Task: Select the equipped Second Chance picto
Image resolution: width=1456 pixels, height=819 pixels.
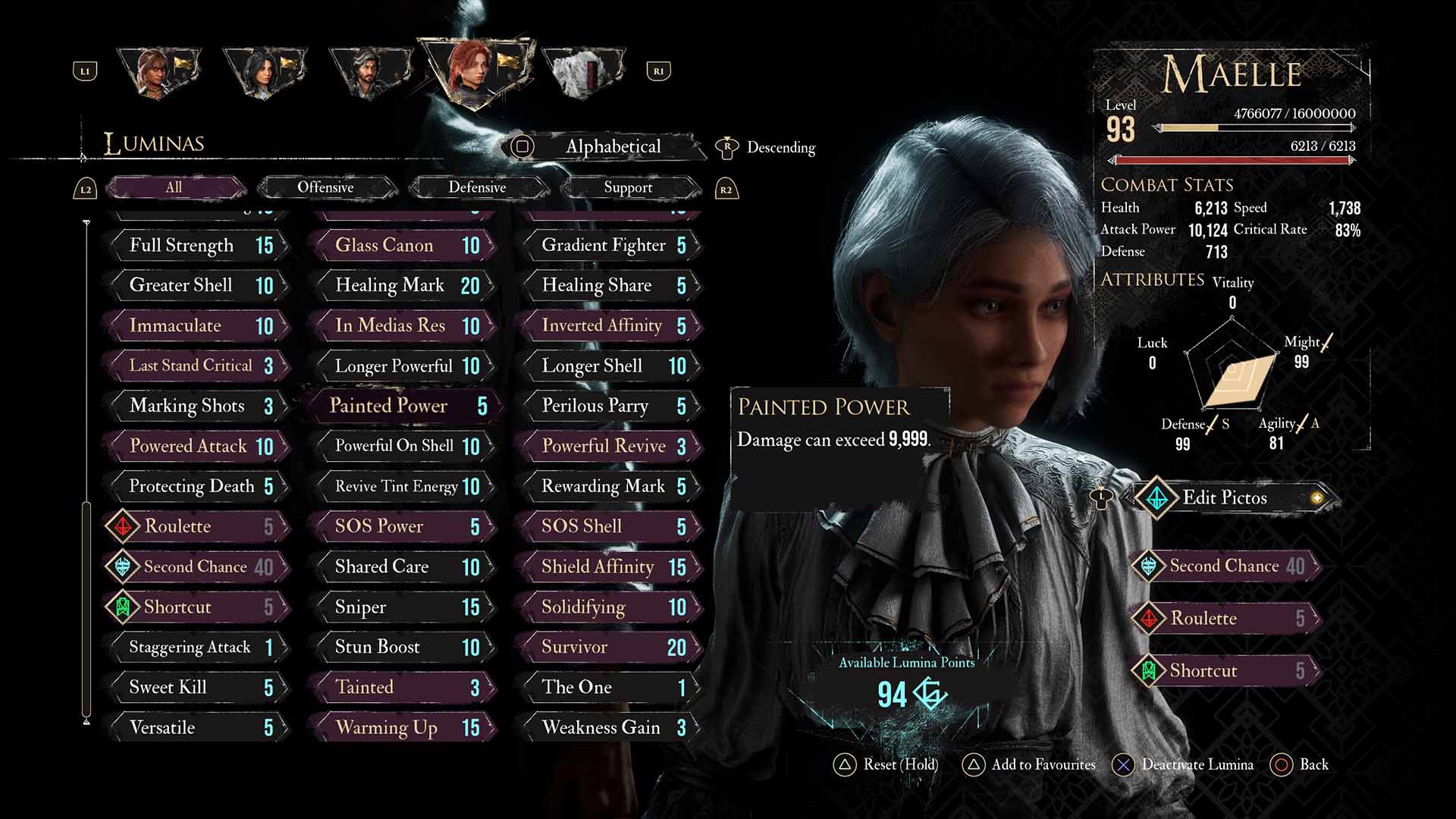Action: [x=1225, y=566]
